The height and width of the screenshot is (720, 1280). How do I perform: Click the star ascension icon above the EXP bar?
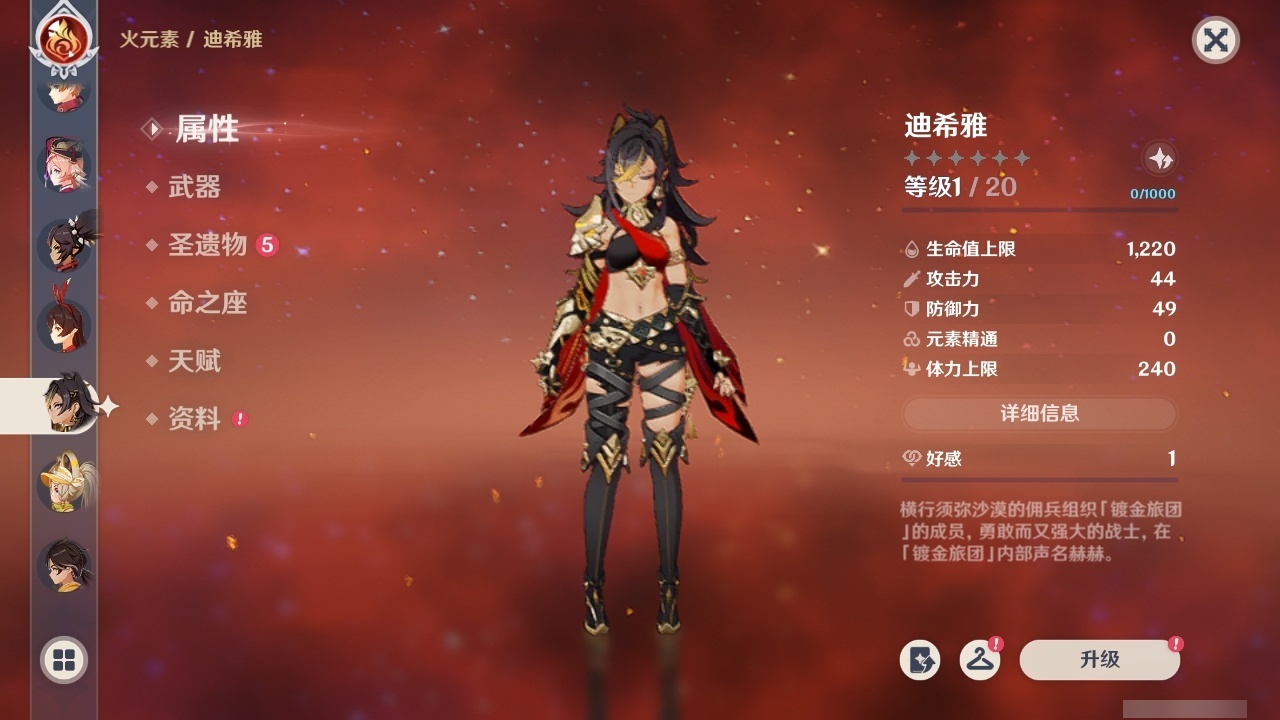tap(1160, 158)
